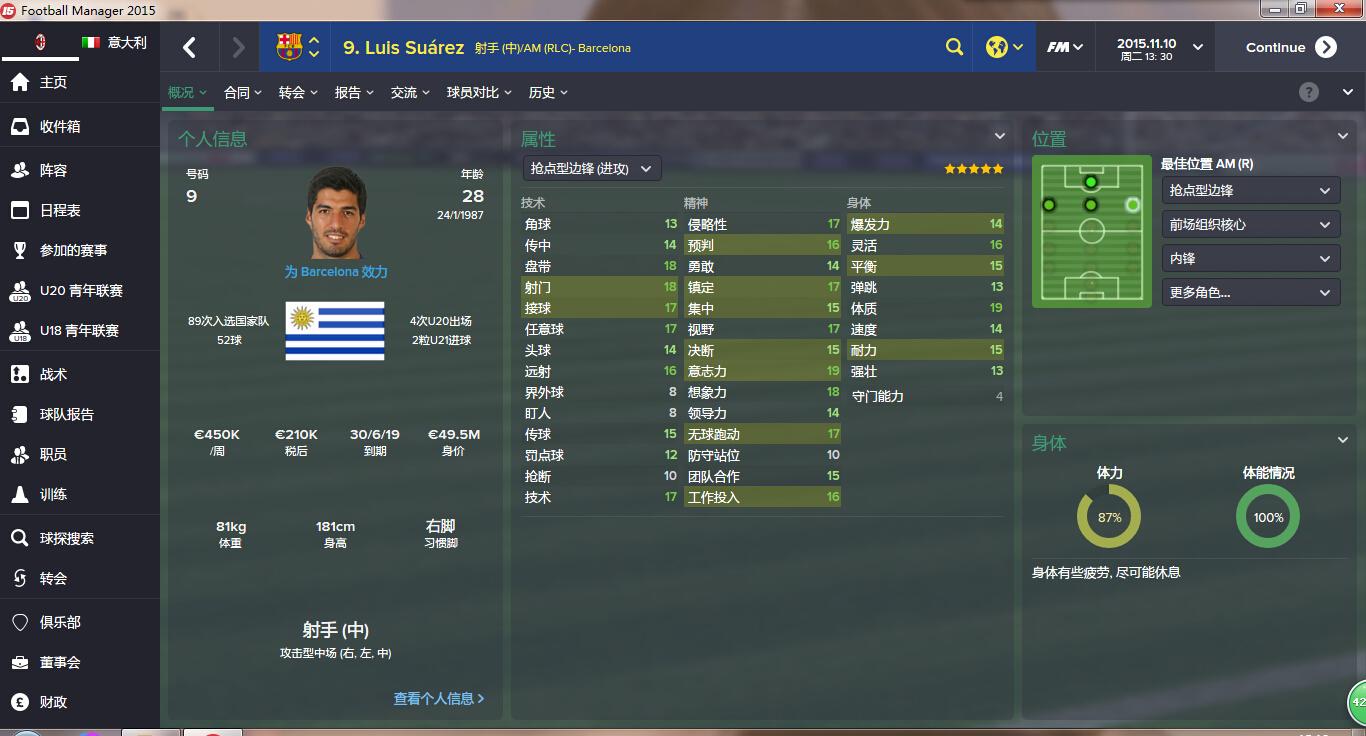Open the 收件箱 inbox menu
This screenshot has height=736, width=1366.
(60, 127)
